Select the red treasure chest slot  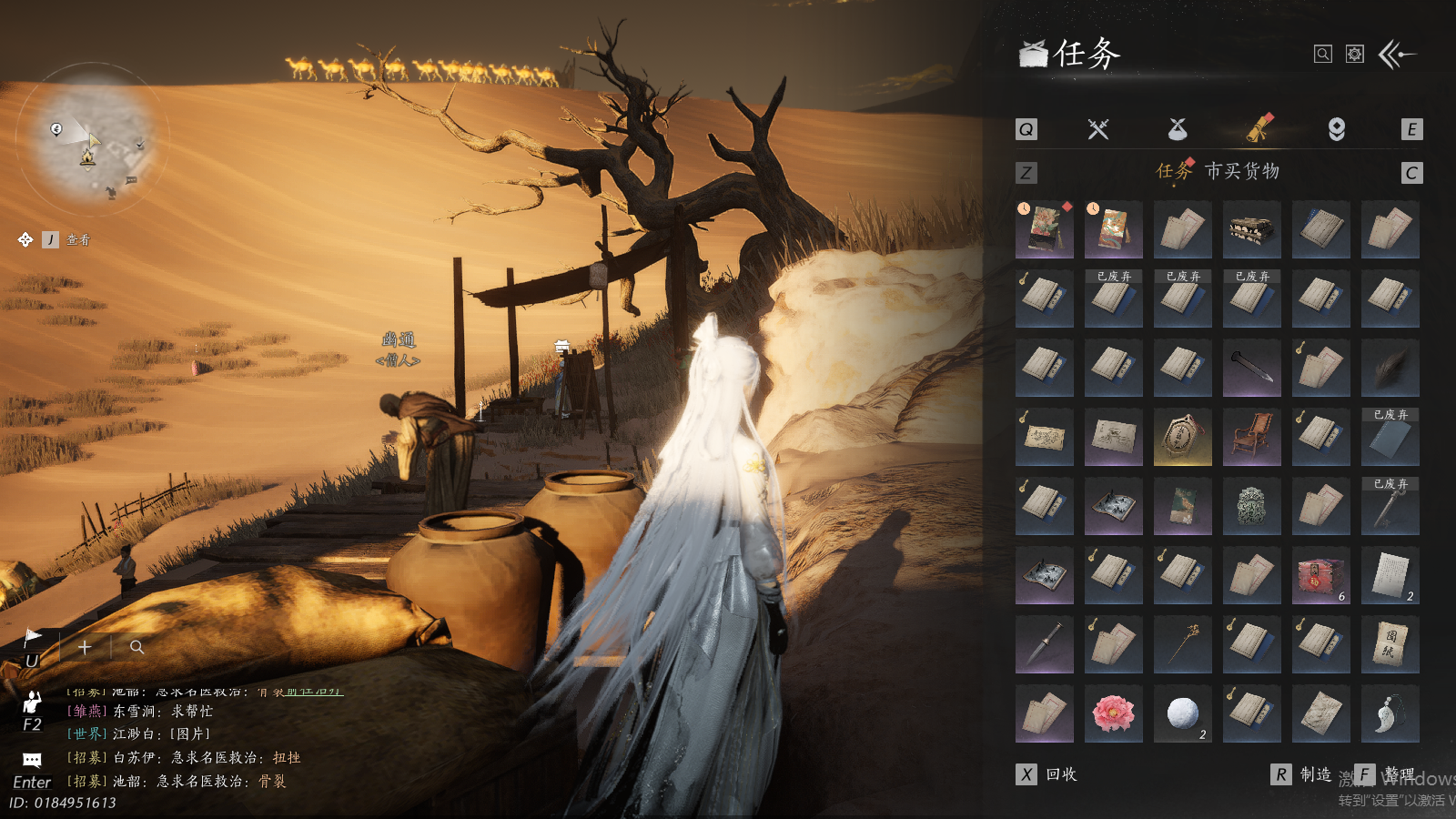pos(1320,575)
